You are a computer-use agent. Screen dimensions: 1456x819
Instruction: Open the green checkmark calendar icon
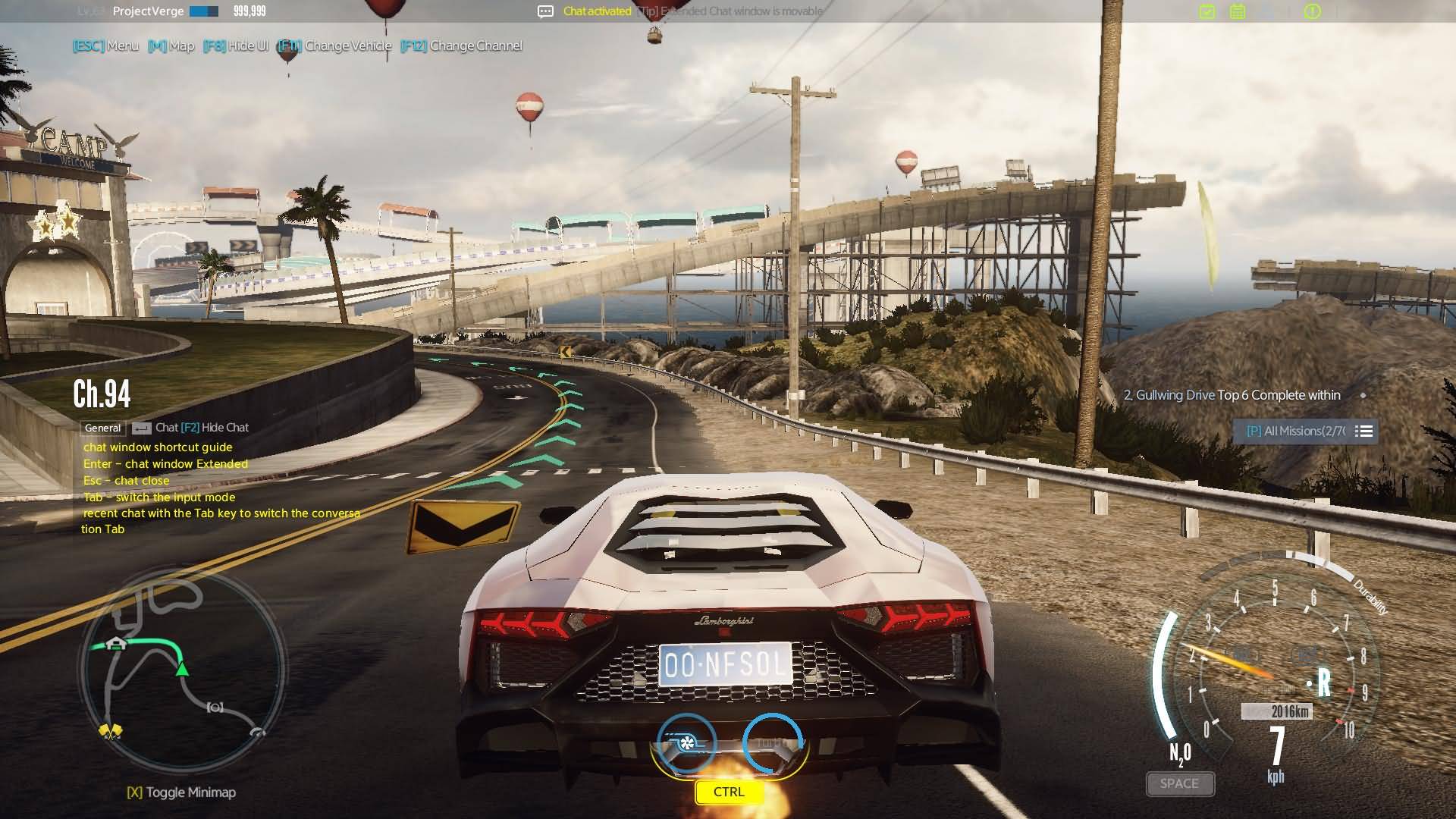coord(1207,11)
